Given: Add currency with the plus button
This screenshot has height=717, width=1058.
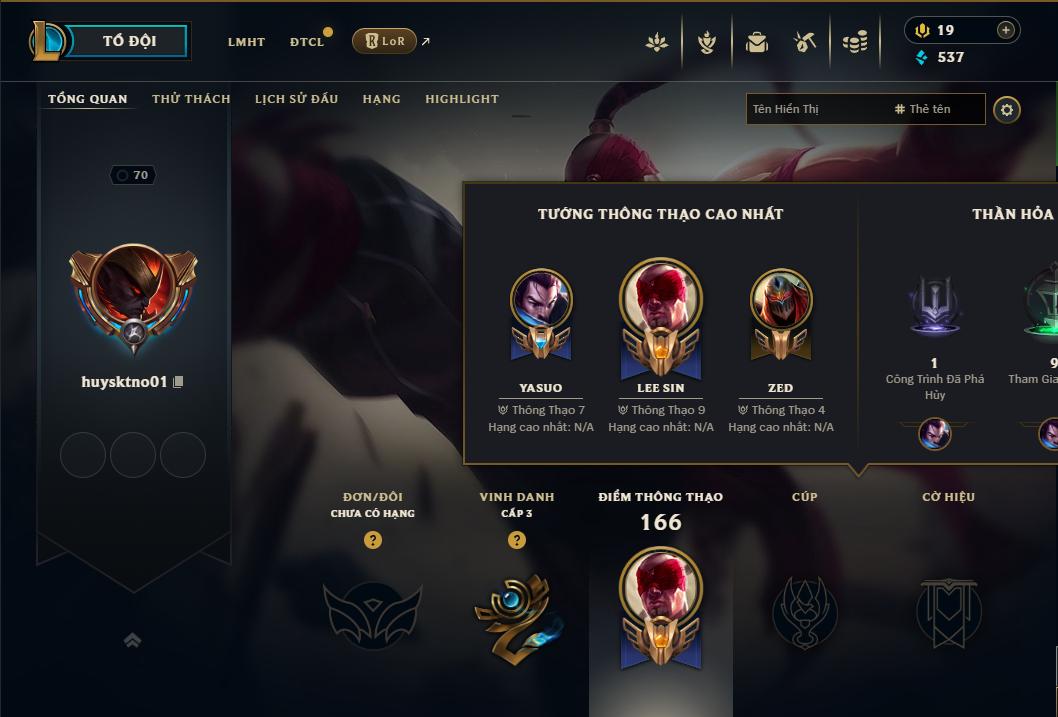Looking at the screenshot, I should tap(1006, 30).
